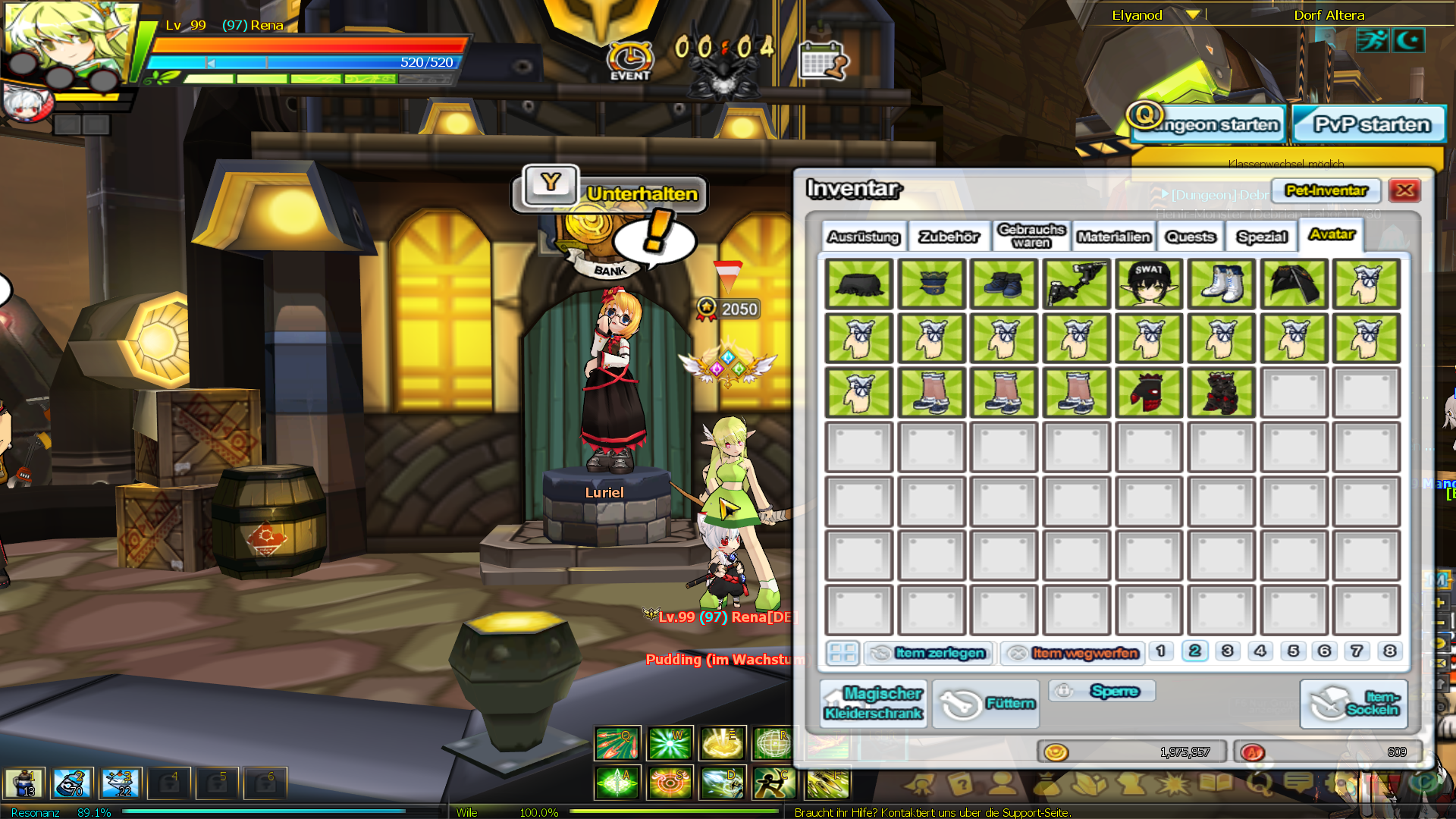This screenshot has height=819, width=1456.
Task: Go to inventory page 3
Action: coord(1227,651)
